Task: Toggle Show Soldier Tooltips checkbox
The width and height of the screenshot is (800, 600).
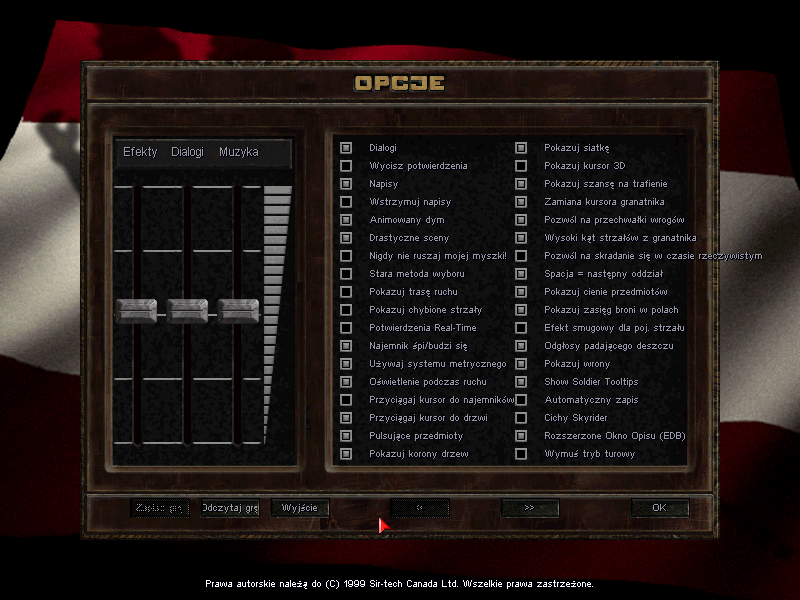Action: (x=521, y=382)
